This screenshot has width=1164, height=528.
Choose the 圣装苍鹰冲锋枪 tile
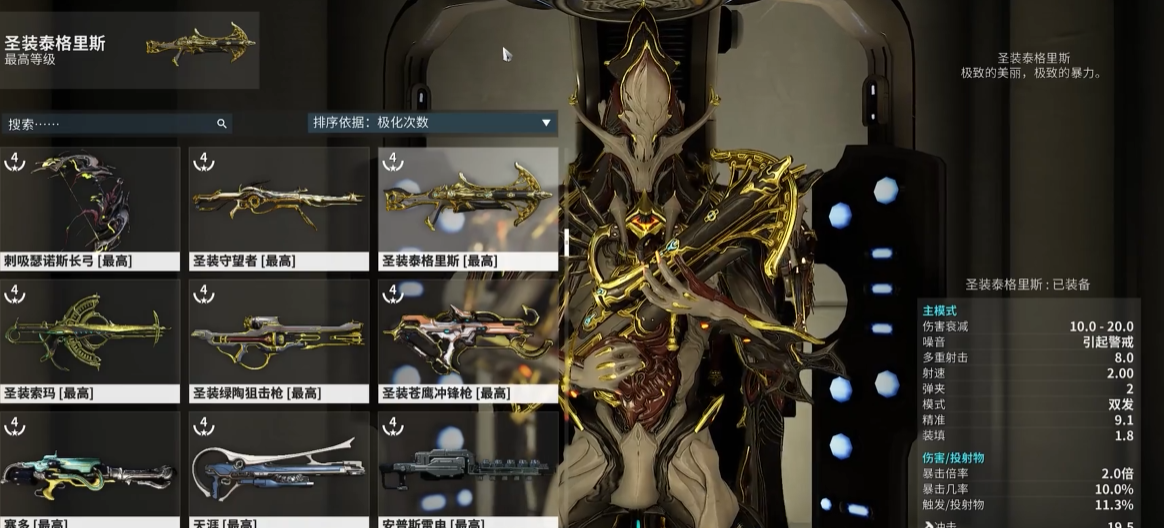click(x=467, y=340)
